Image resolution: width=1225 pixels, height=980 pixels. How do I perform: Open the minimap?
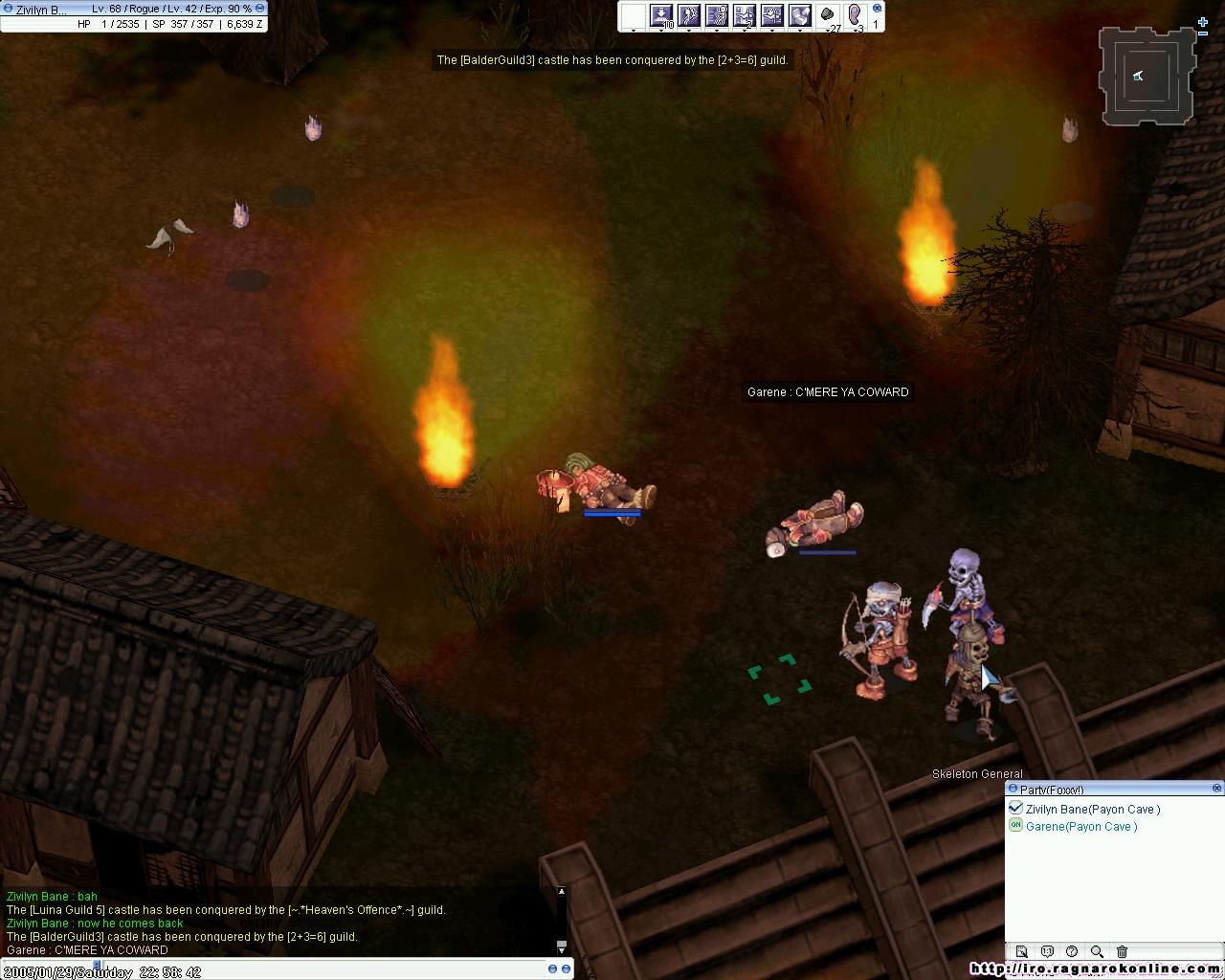click(1147, 77)
